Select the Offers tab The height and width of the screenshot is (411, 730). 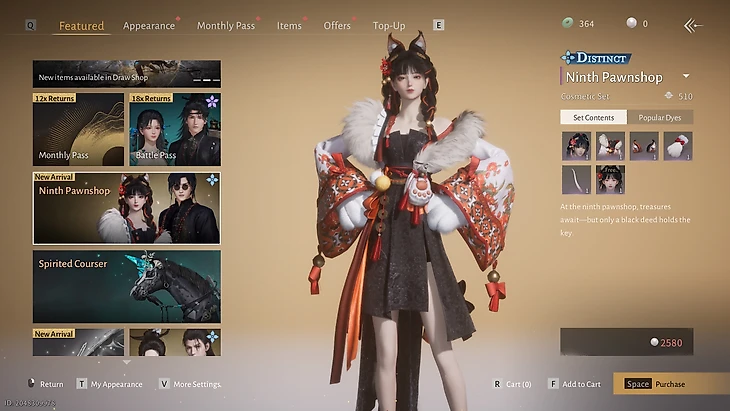tap(337, 25)
